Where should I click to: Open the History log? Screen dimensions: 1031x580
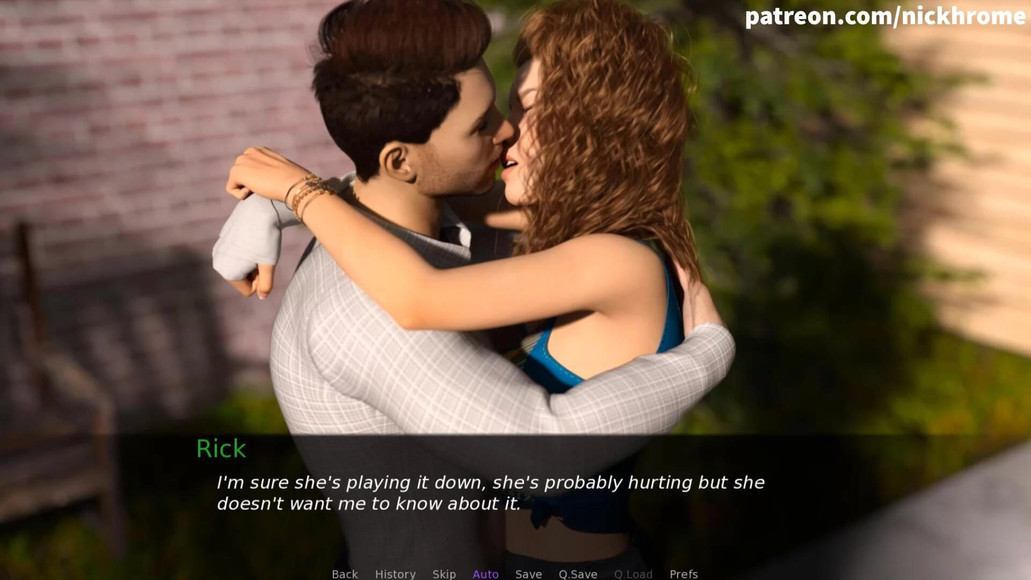pyautogui.click(x=395, y=573)
